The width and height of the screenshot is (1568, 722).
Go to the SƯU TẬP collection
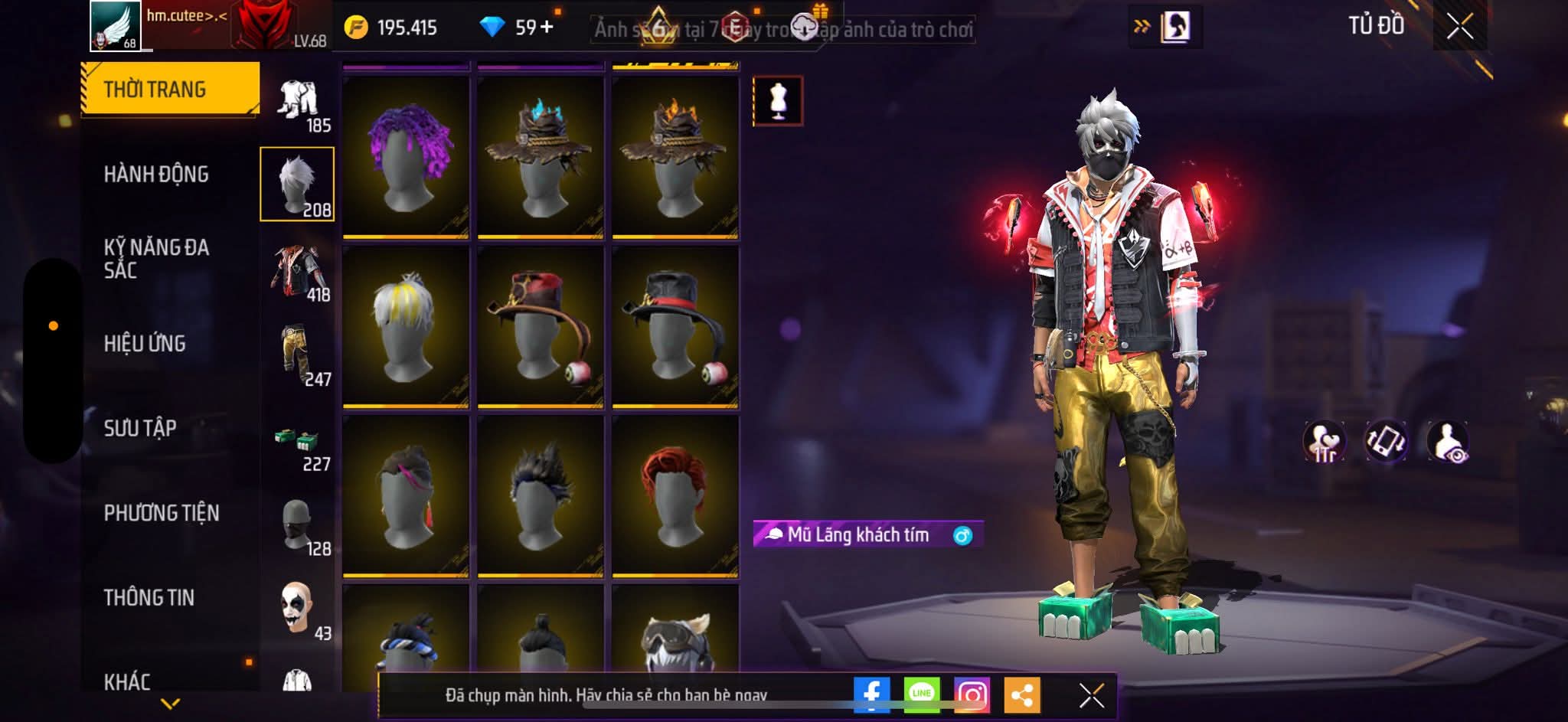pos(140,428)
